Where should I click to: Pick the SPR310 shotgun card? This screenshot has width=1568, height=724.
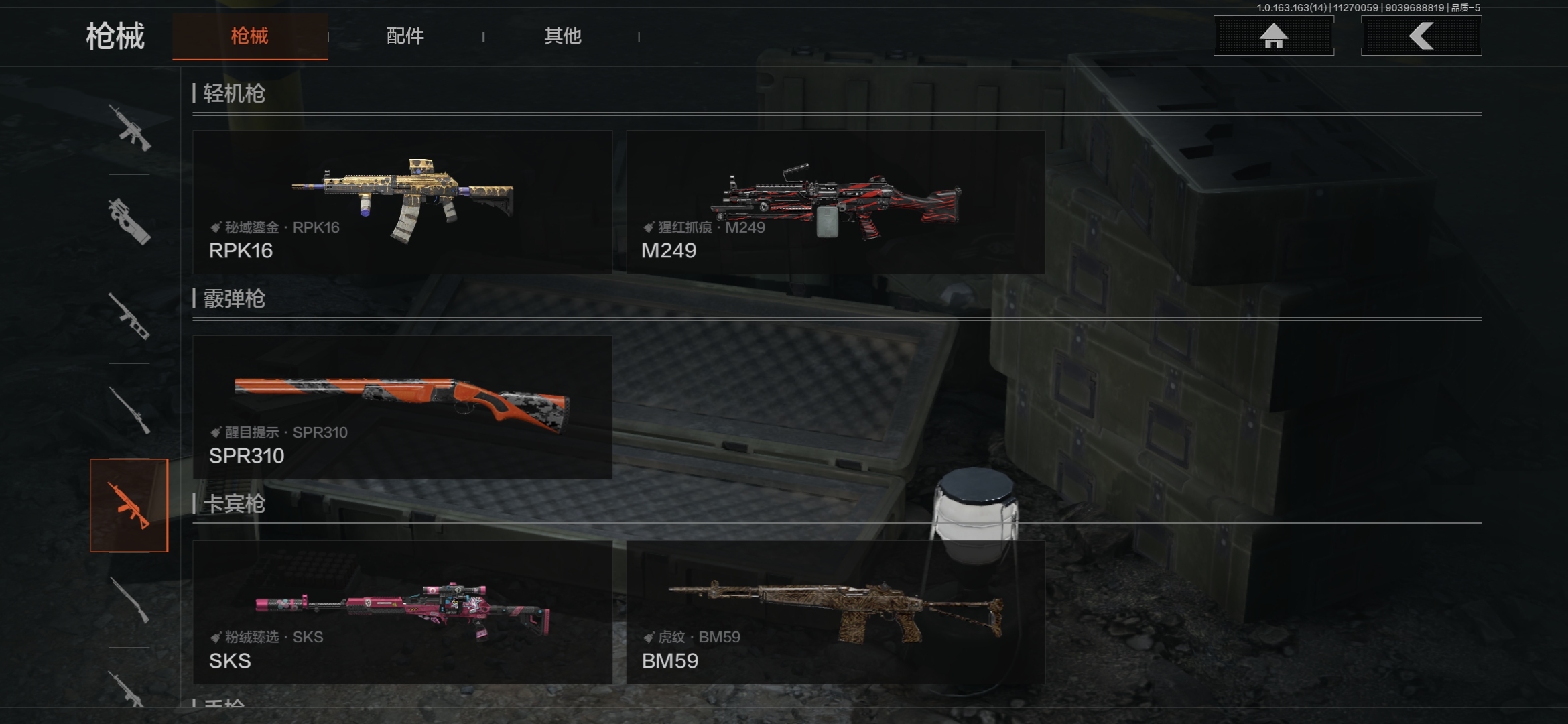(x=402, y=407)
